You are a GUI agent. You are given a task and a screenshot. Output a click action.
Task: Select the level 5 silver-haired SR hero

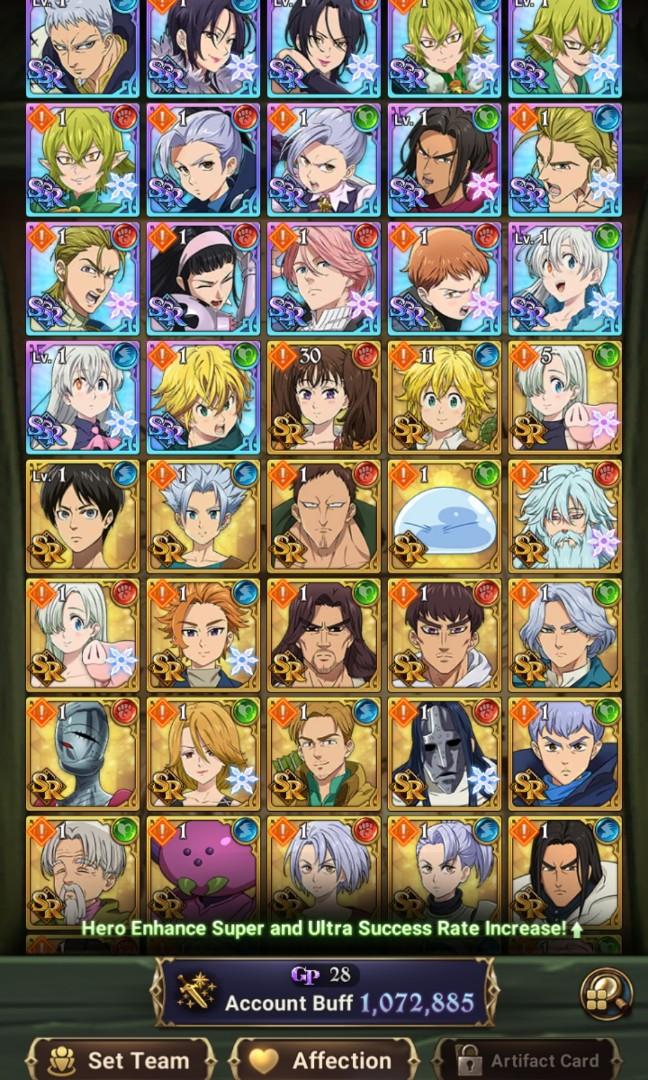pyautogui.click(x=564, y=397)
